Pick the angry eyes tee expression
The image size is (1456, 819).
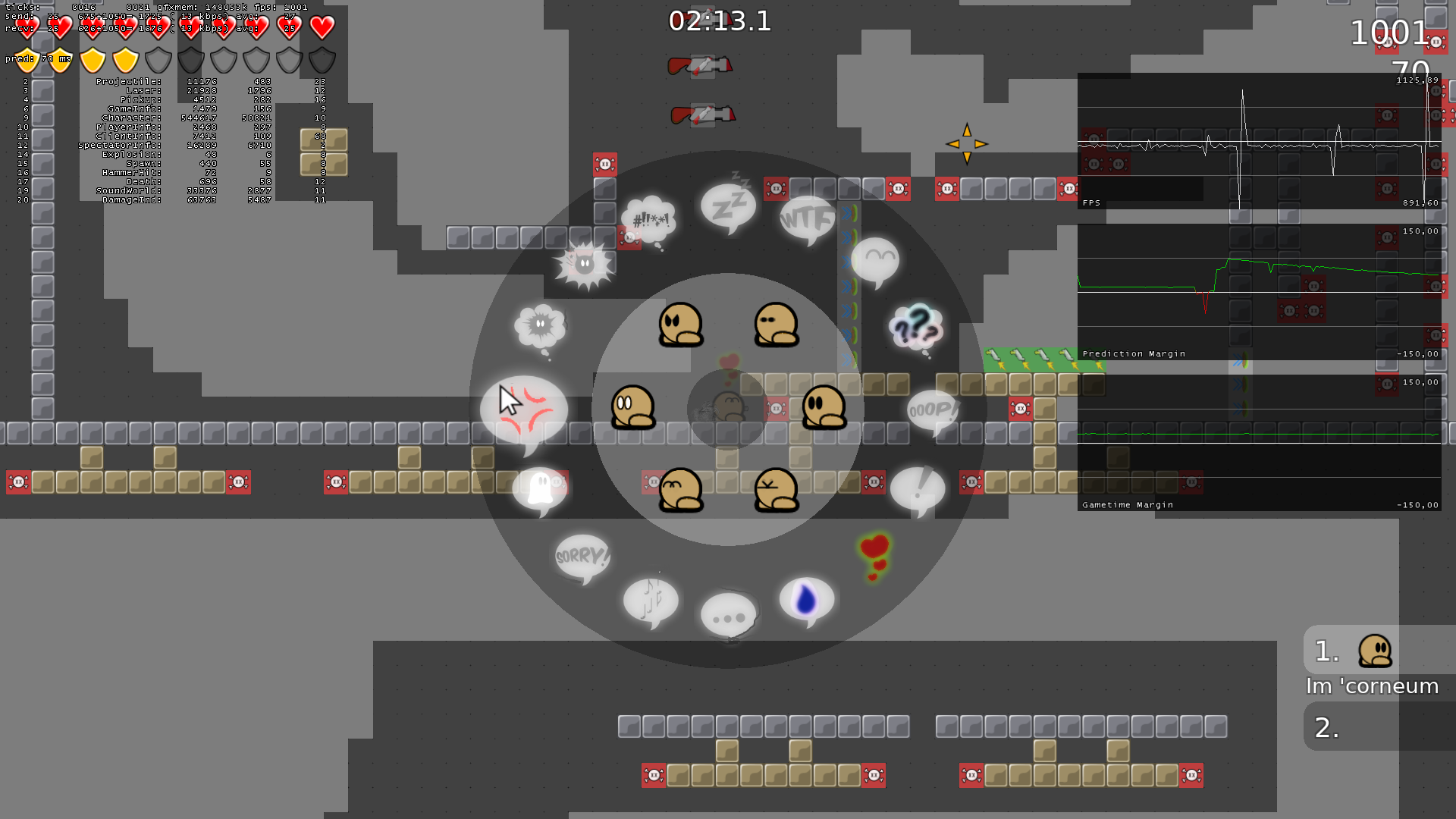click(681, 322)
